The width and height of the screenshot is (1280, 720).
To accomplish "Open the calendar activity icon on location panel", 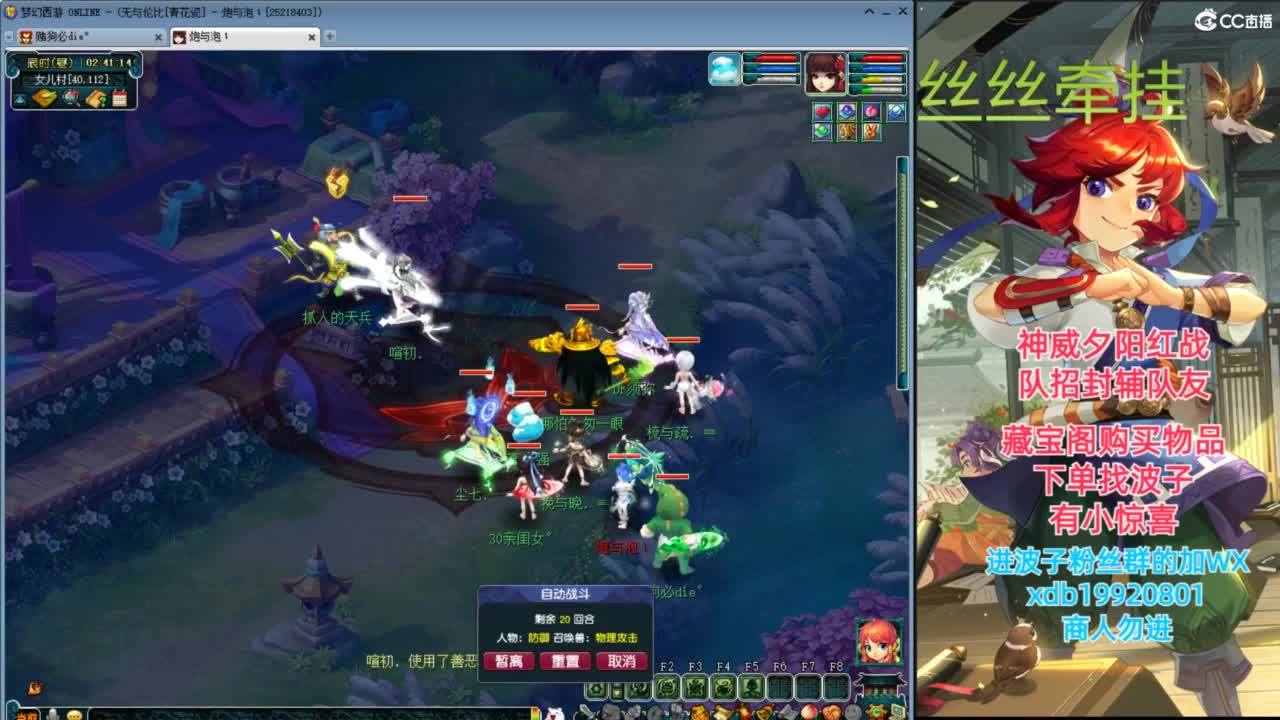I will click(118, 98).
